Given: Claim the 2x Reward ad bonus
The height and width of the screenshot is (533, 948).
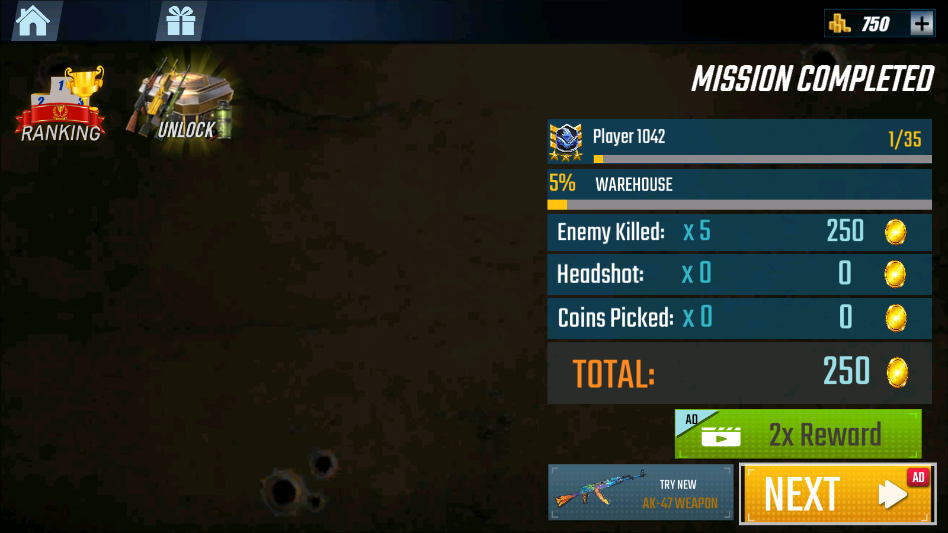Looking at the screenshot, I should 798,434.
